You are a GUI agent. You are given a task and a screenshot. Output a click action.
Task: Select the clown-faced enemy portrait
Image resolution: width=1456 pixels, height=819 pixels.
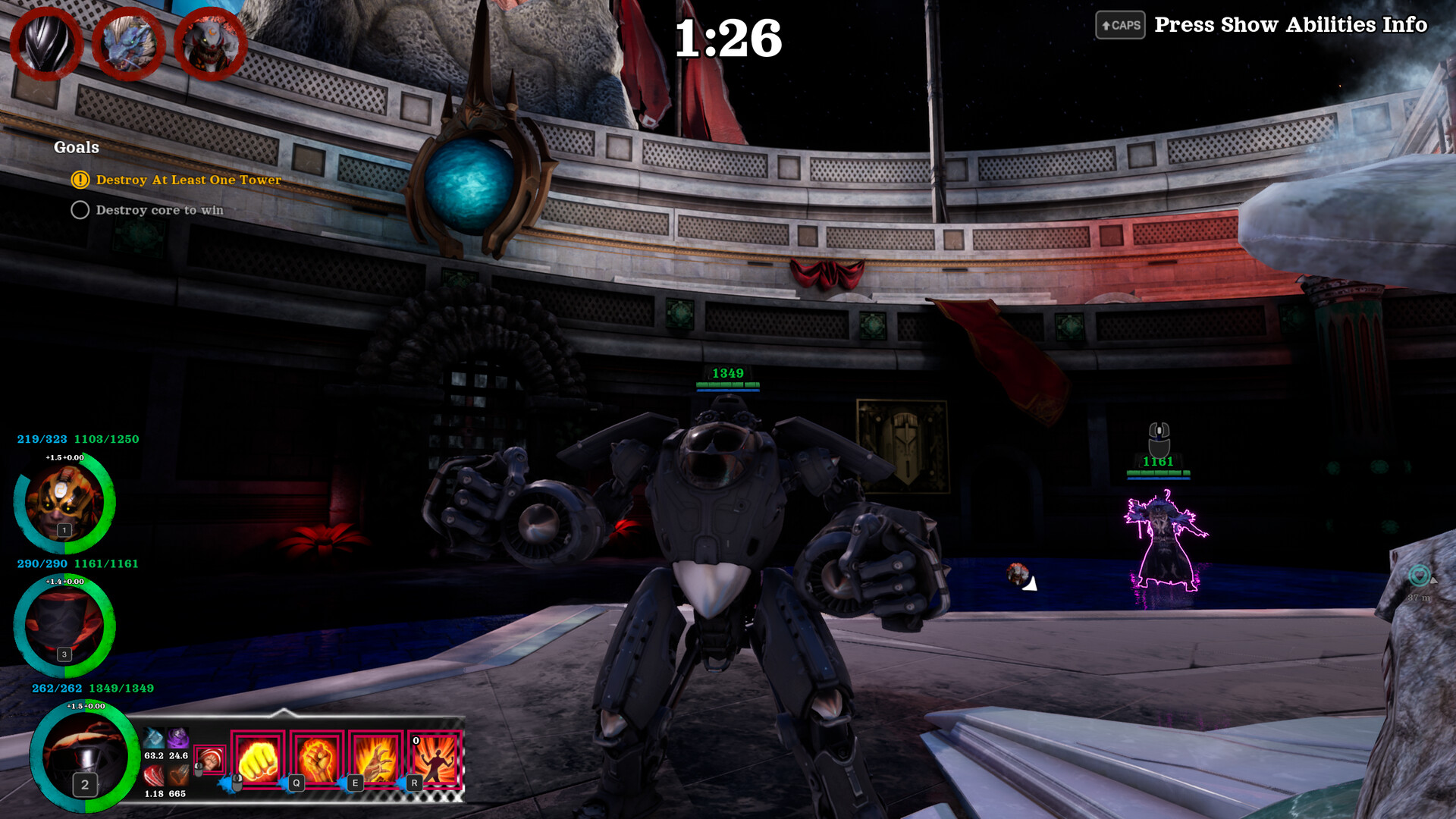[x=210, y=43]
